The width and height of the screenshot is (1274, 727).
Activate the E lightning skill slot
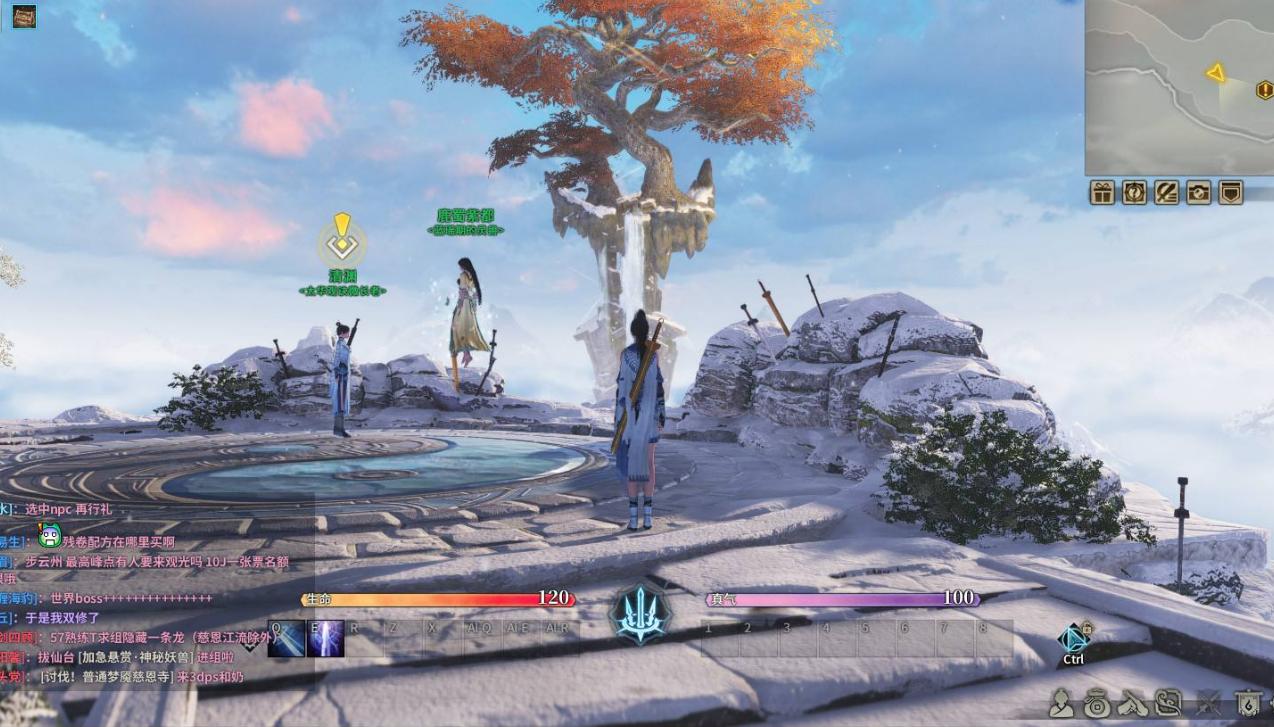coord(326,639)
